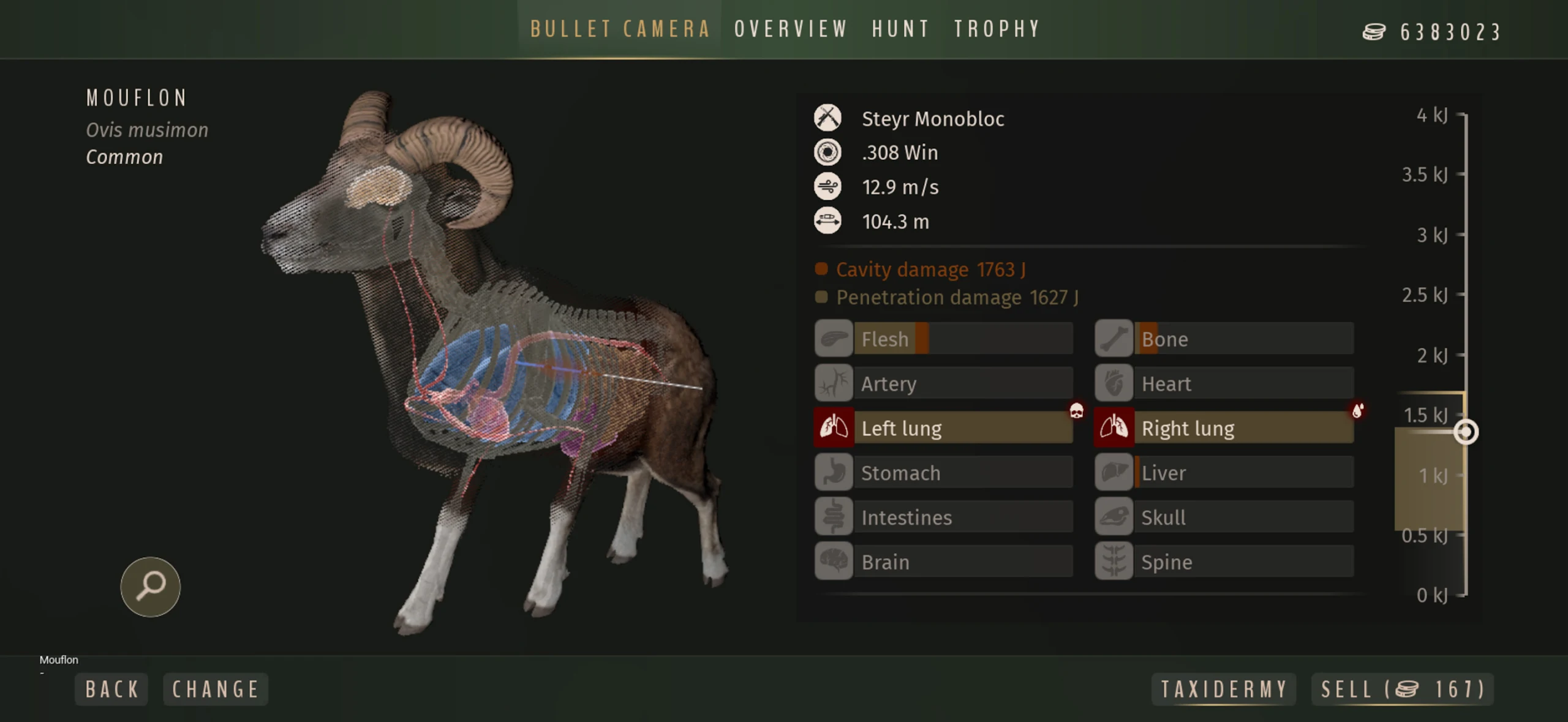Activate the magnifying glass zoom button
The height and width of the screenshot is (722, 1568).
[x=151, y=587]
